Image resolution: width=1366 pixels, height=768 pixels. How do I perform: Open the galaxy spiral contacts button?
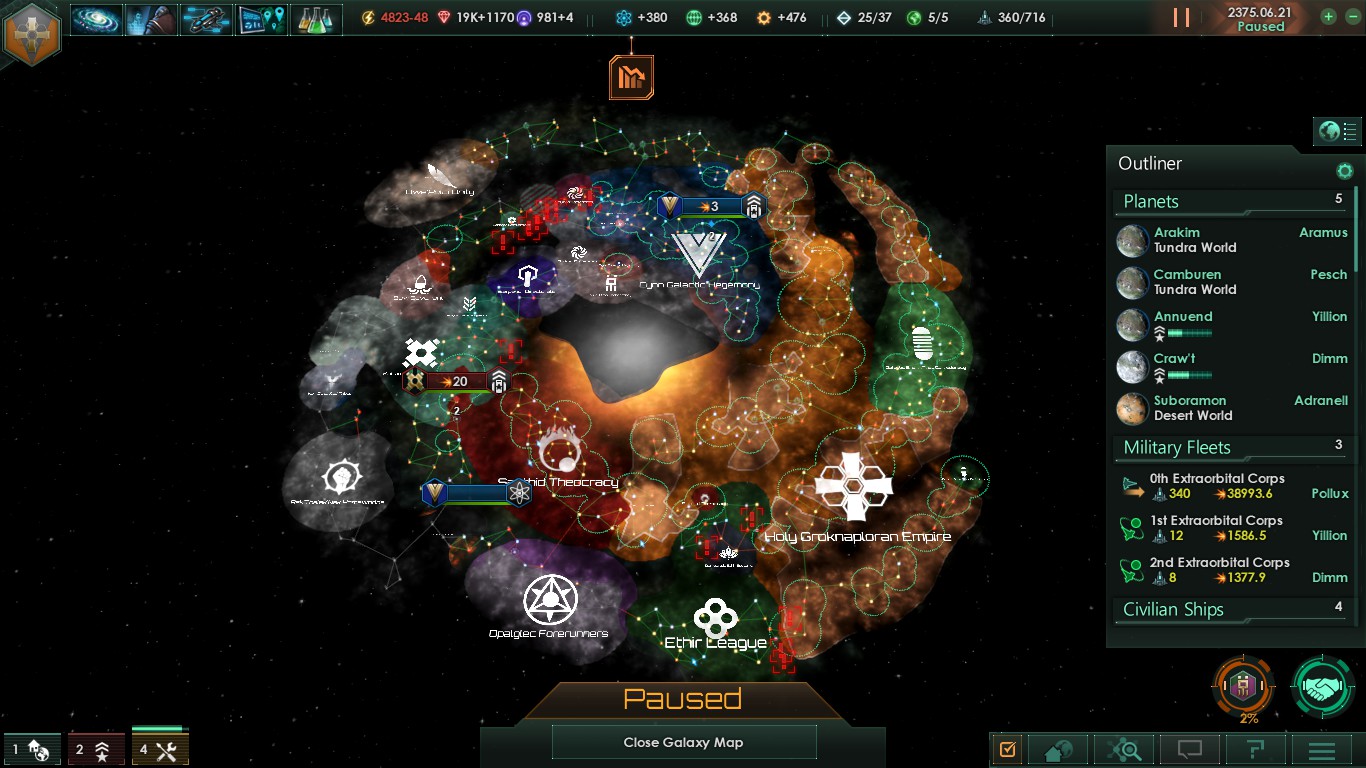[96, 19]
